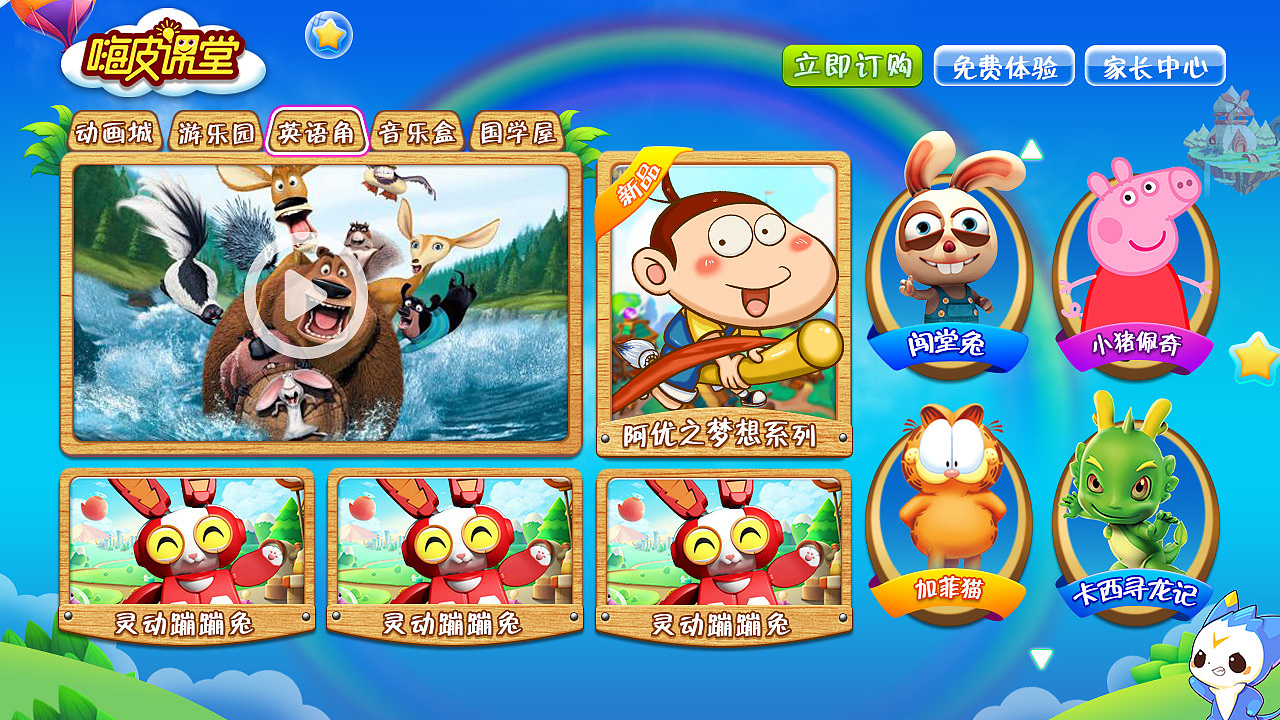Switch to the 动画城 tab
The width and height of the screenshot is (1280, 720).
point(113,131)
